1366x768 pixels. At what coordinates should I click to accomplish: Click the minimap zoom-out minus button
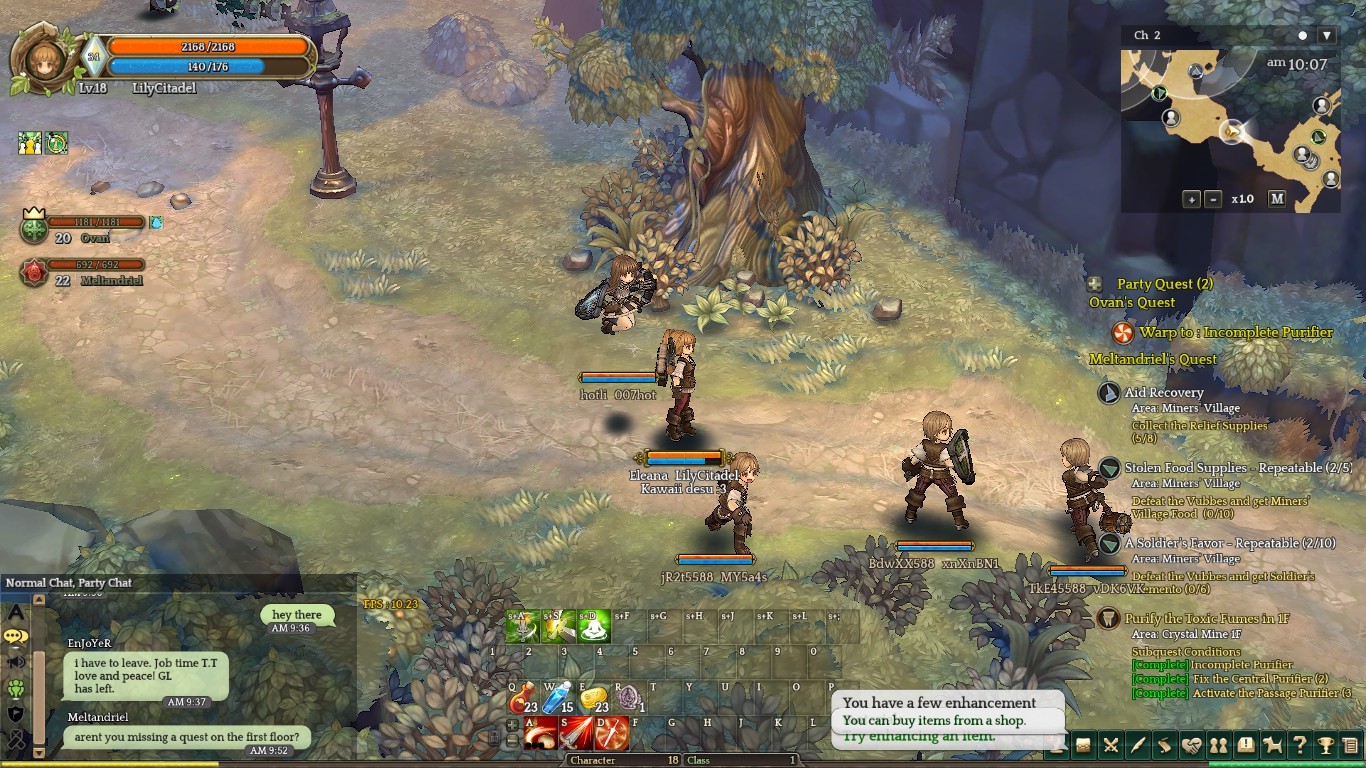pos(1213,199)
